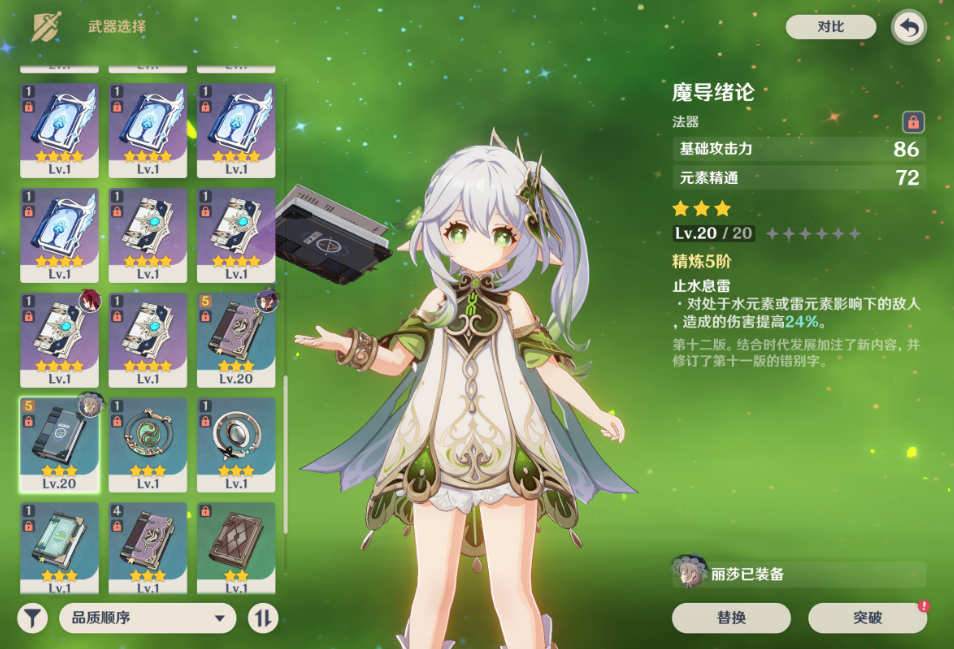954x649 pixels.
Task: Reverse sort order with the arrows button
Action: coord(262,618)
